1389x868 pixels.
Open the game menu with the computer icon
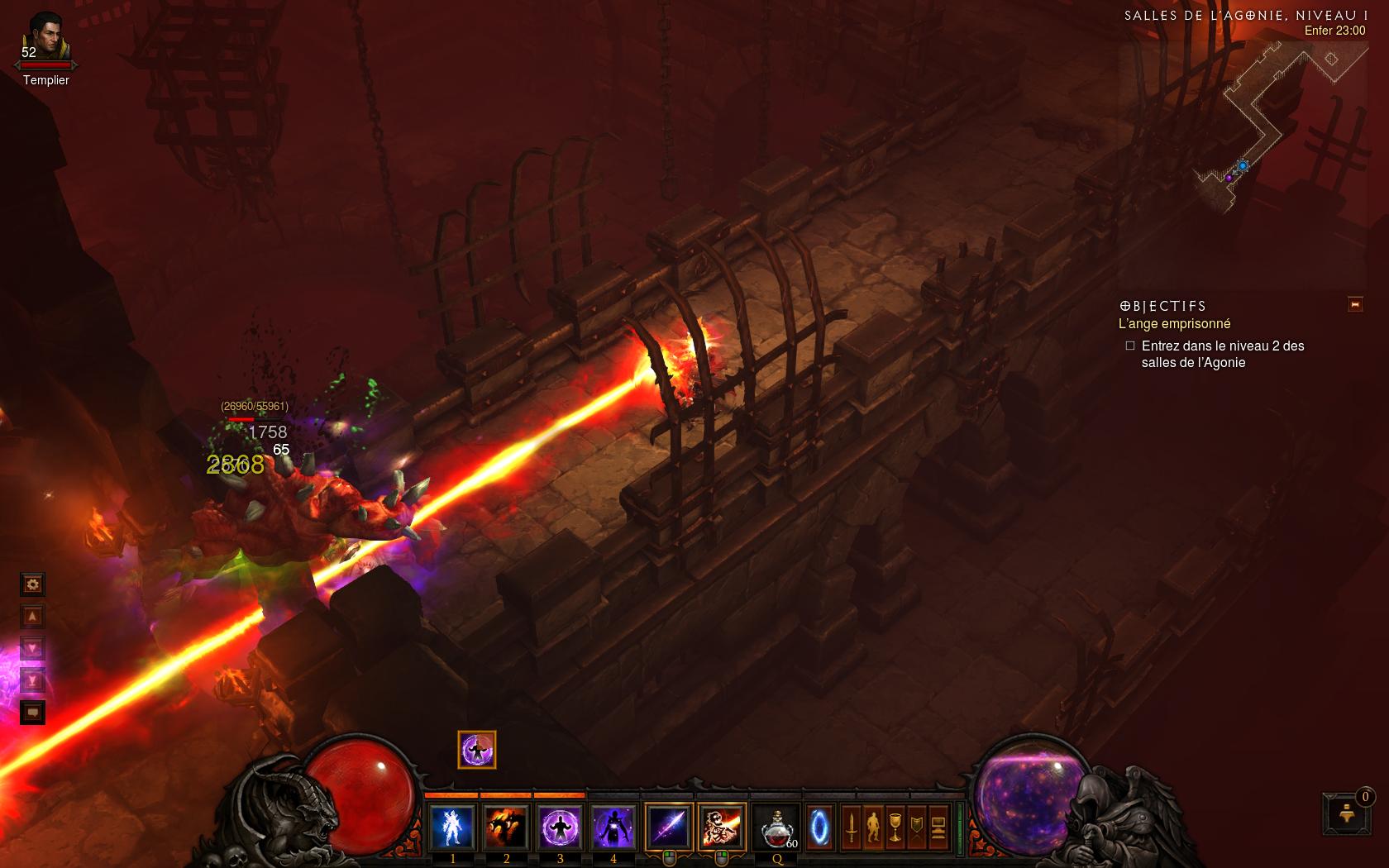[938, 827]
